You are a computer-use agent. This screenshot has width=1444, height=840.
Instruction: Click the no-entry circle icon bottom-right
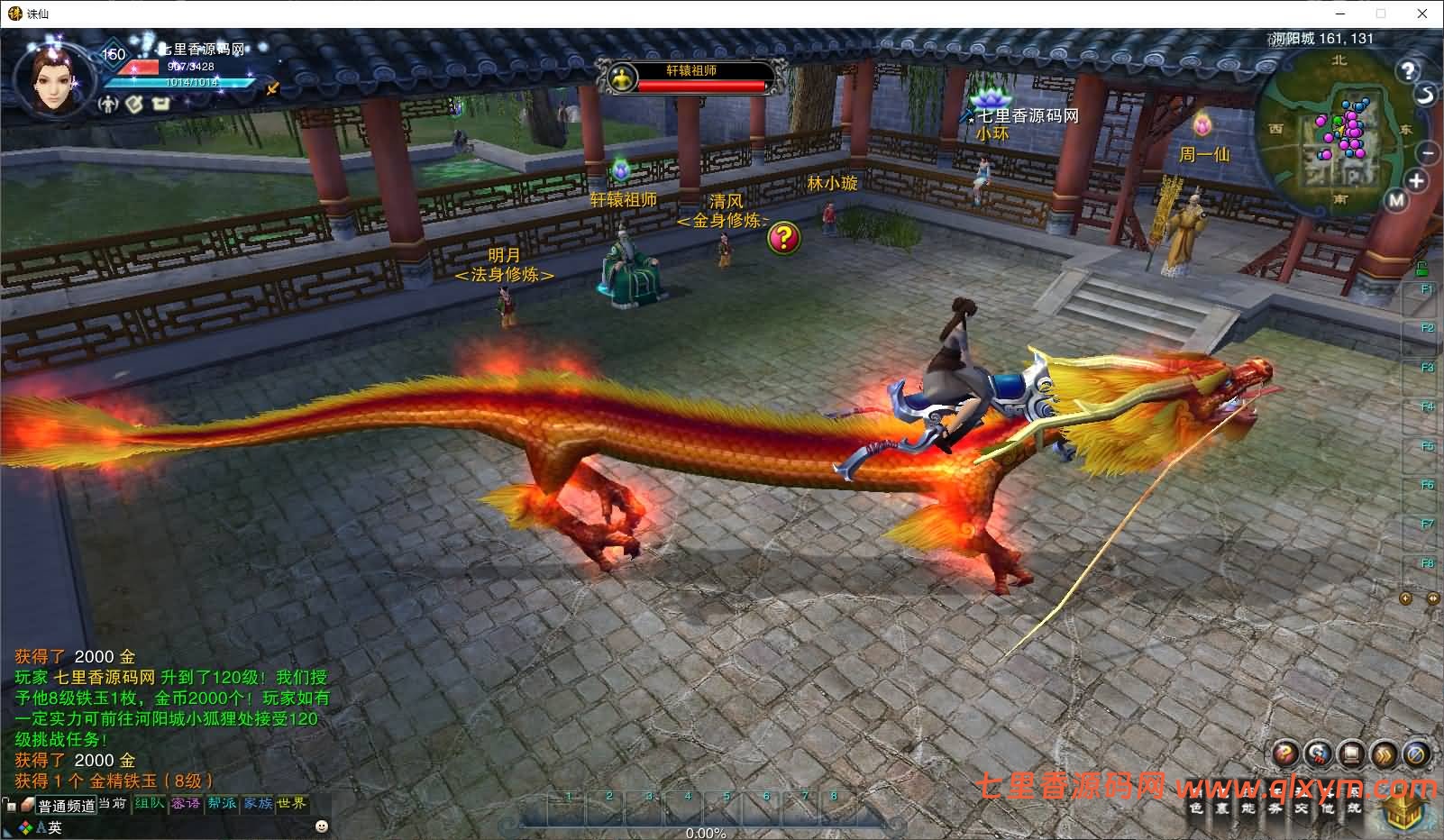[x=1415, y=753]
